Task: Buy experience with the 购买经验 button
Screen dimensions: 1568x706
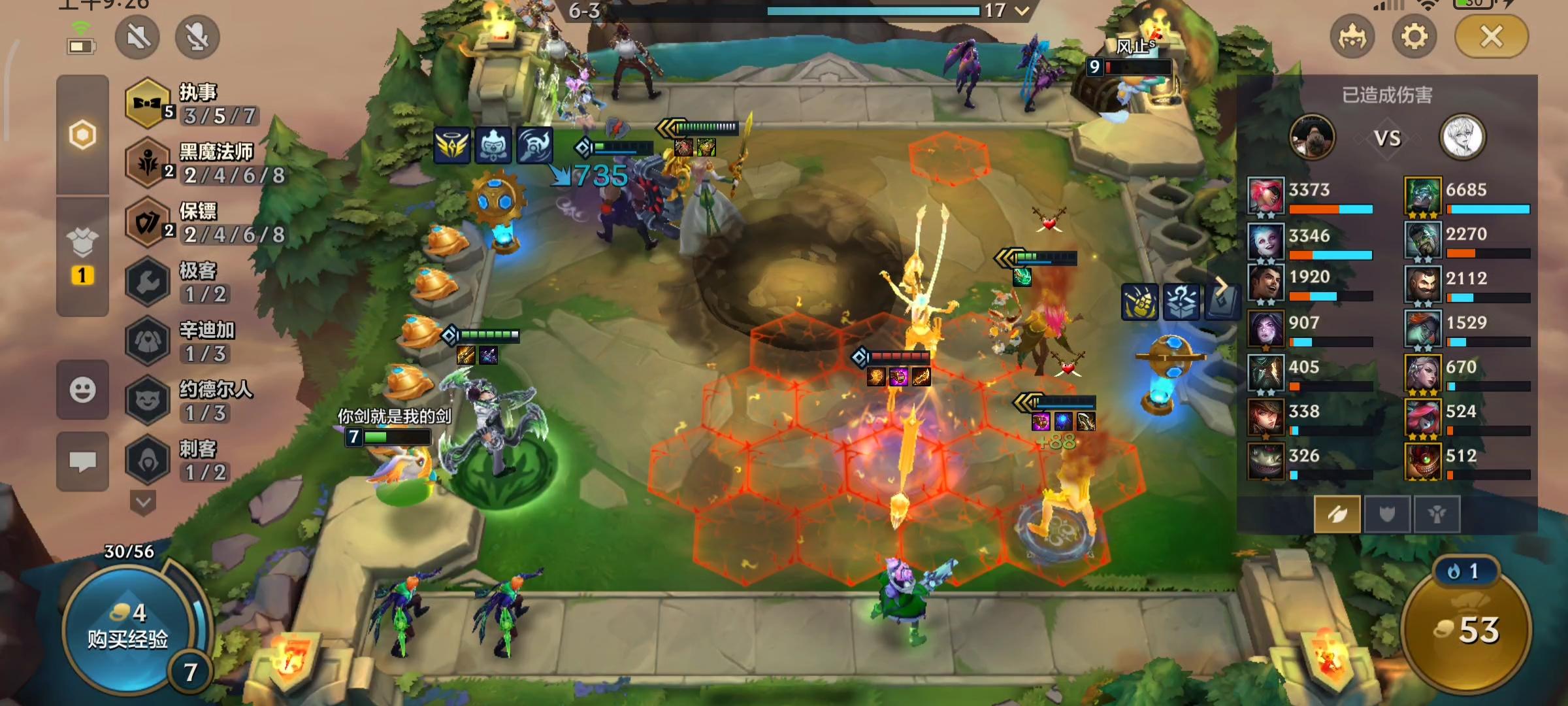Action: click(x=128, y=629)
